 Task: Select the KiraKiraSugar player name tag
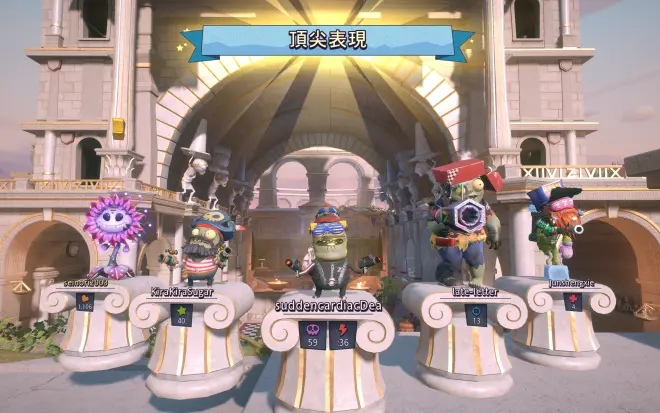click(183, 291)
